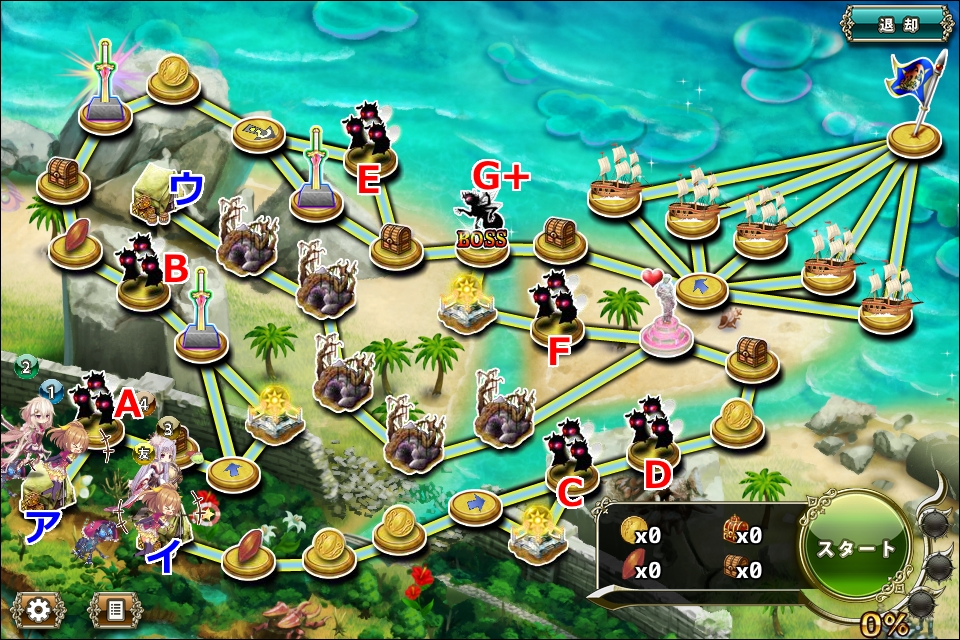The height and width of the screenshot is (640, 960).
Task: Open the list document icon button
Action: (x=115, y=608)
